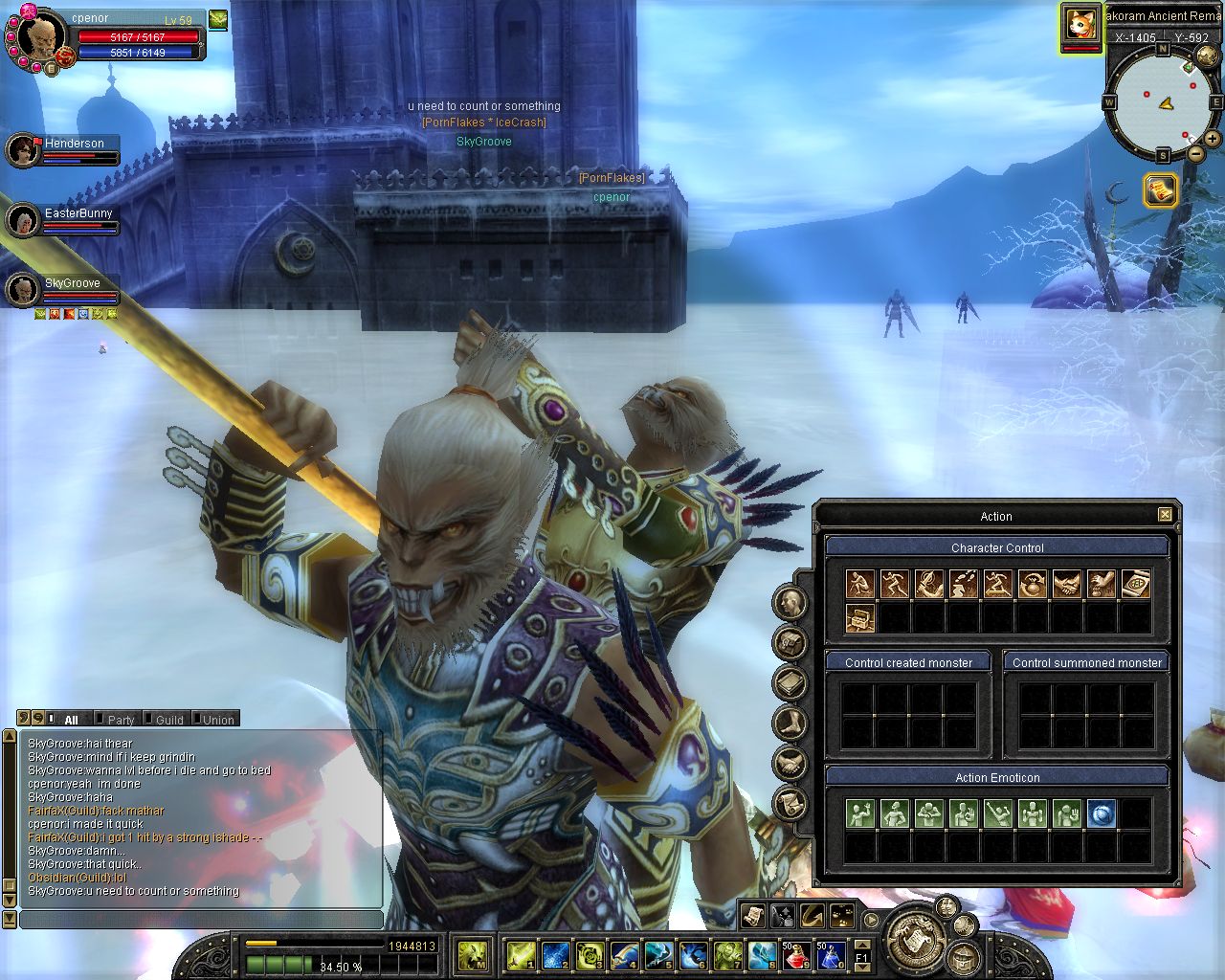This screenshot has height=980, width=1225.
Task: Select the handshake icon in Character Control
Action: pyautogui.click(x=1066, y=584)
